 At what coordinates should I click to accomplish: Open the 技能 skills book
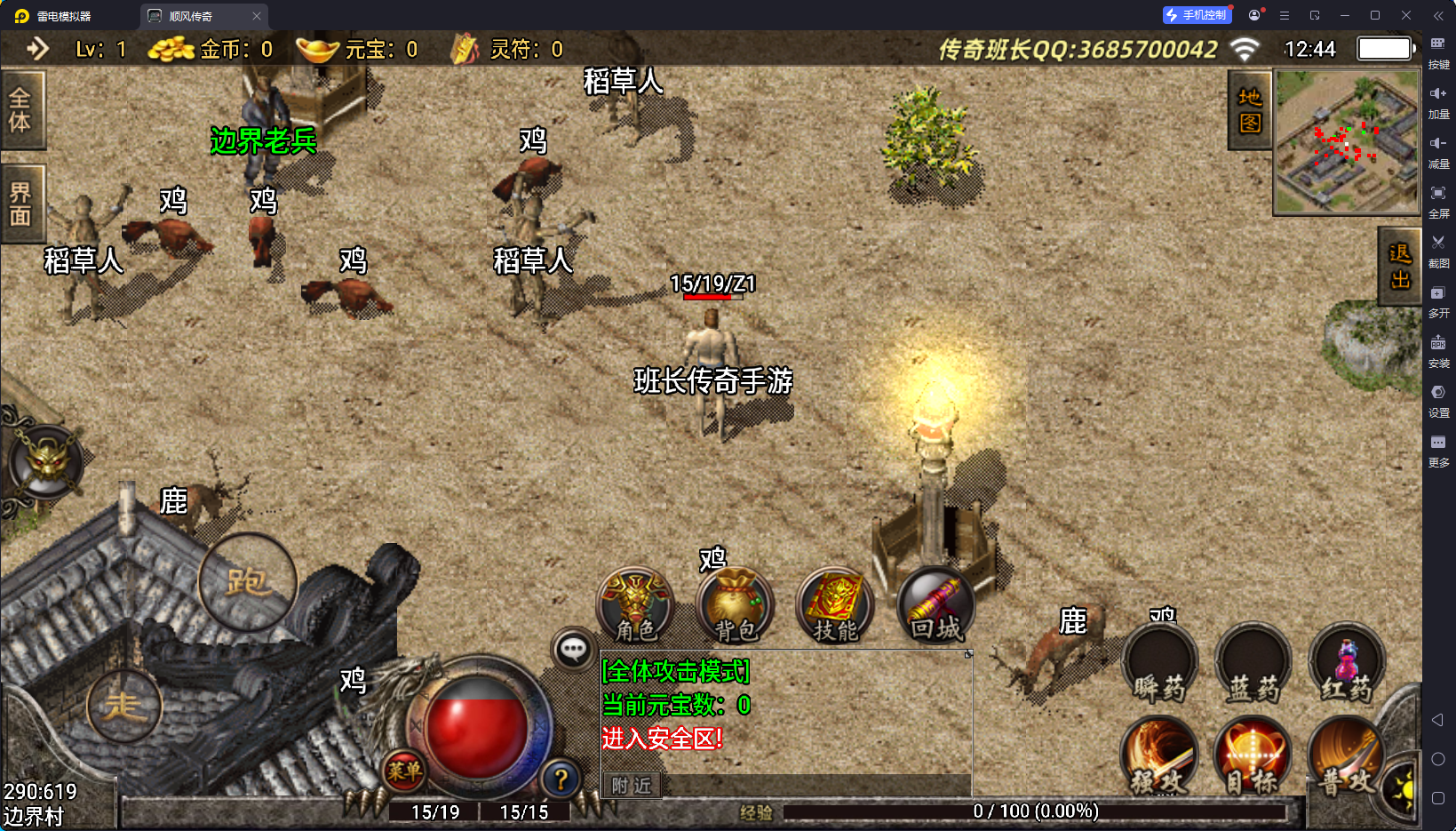point(835,605)
